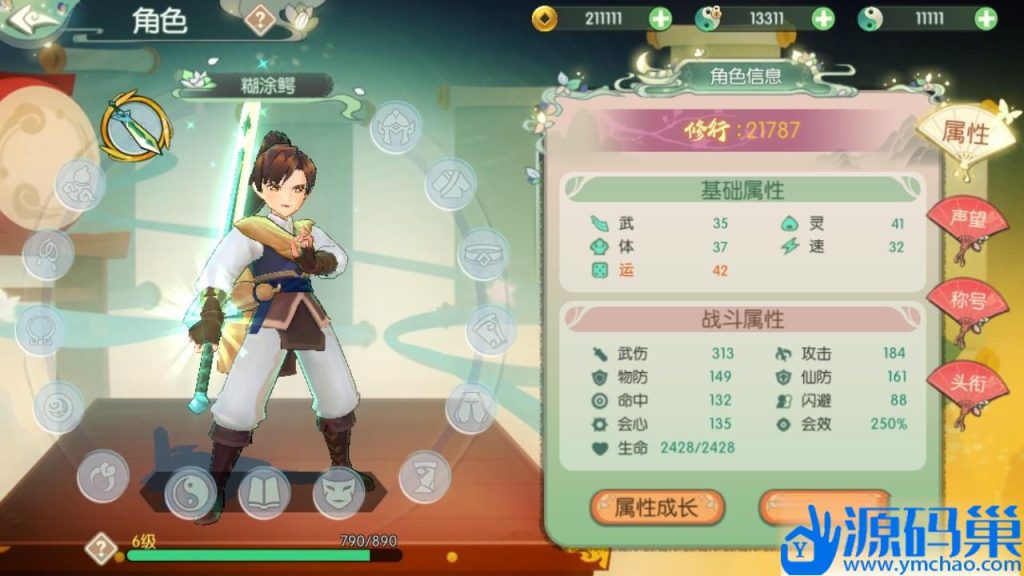
Task: Open the yin-yang icon below the character
Action: tap(189, 493)
